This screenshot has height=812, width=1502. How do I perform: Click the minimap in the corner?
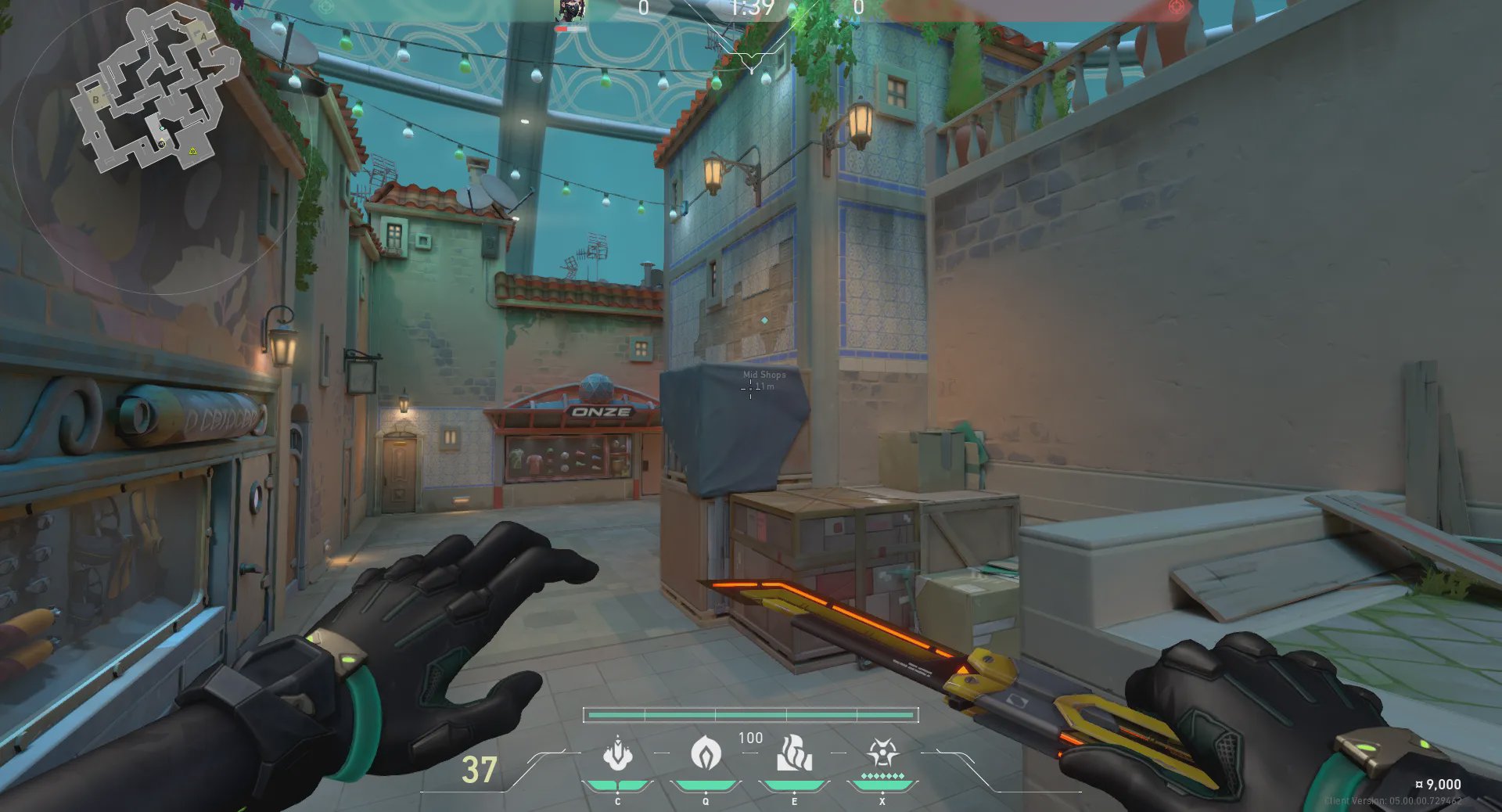point(154,90)
